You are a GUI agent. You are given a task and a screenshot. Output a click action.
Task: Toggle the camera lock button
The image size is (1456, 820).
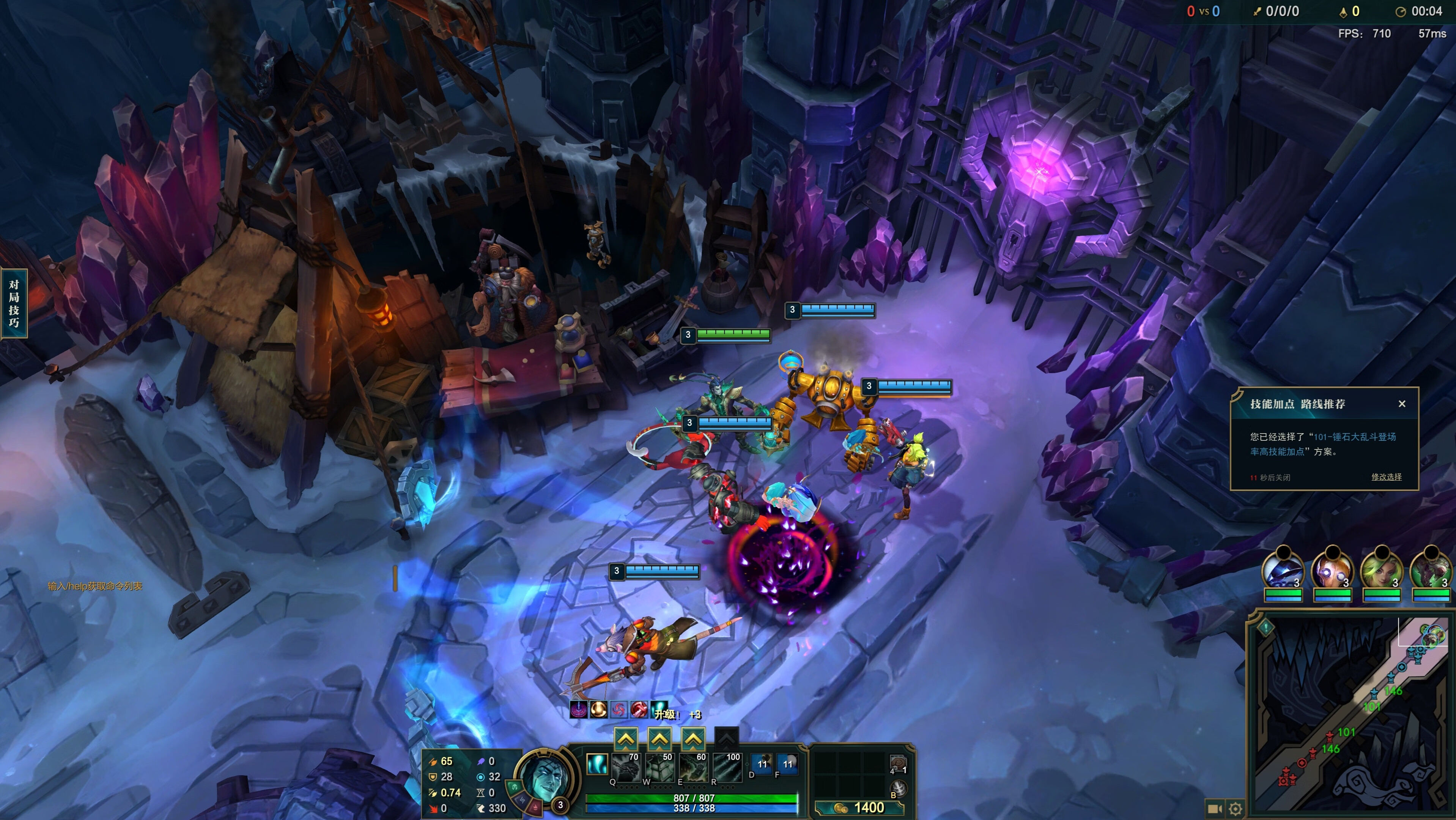pyautogui.click(x=1213, y=809)
